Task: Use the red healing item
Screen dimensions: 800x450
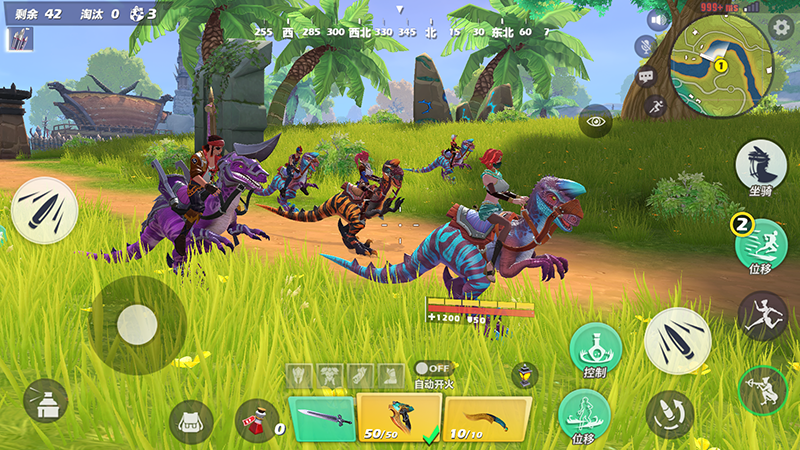Action: click(257, 420)
